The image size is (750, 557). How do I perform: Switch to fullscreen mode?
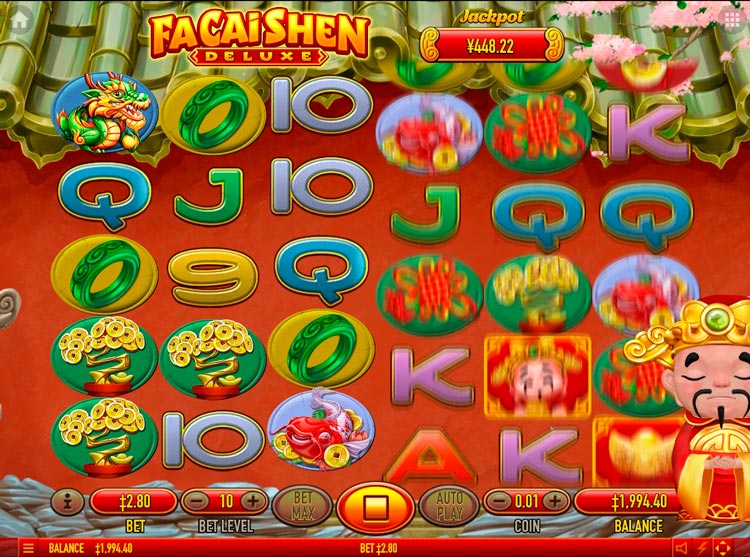[x=724, y=548]
